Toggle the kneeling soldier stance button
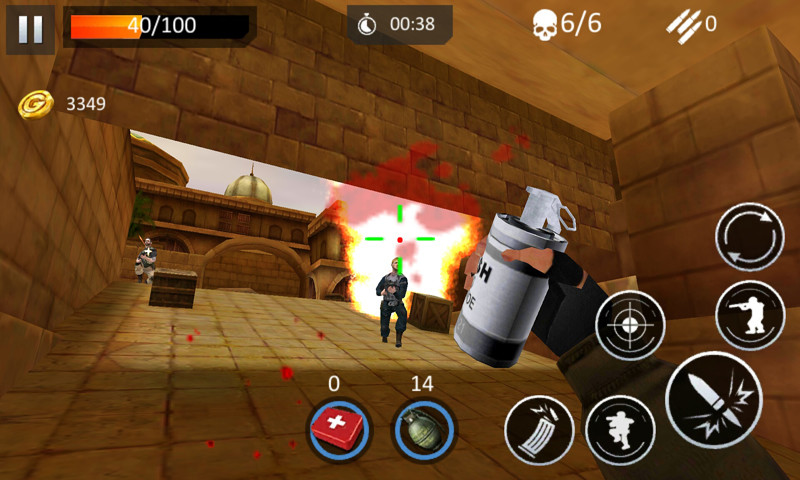This screenshot has height=480, width=800. [x=749, y=315]
